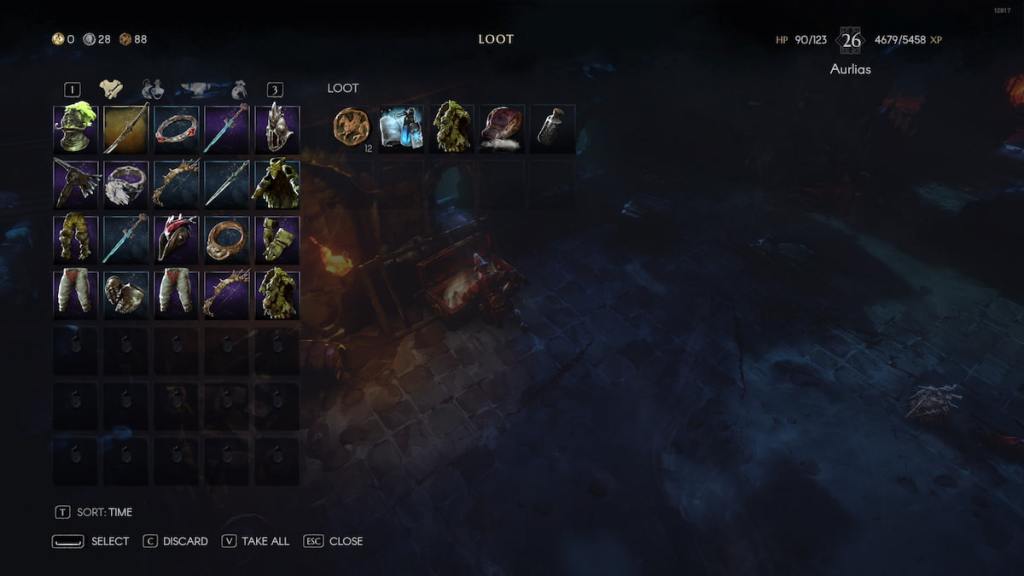This screenshot has height=576, width=1024.
Task: Open the anvil materials tab
Action: [198, 89]
